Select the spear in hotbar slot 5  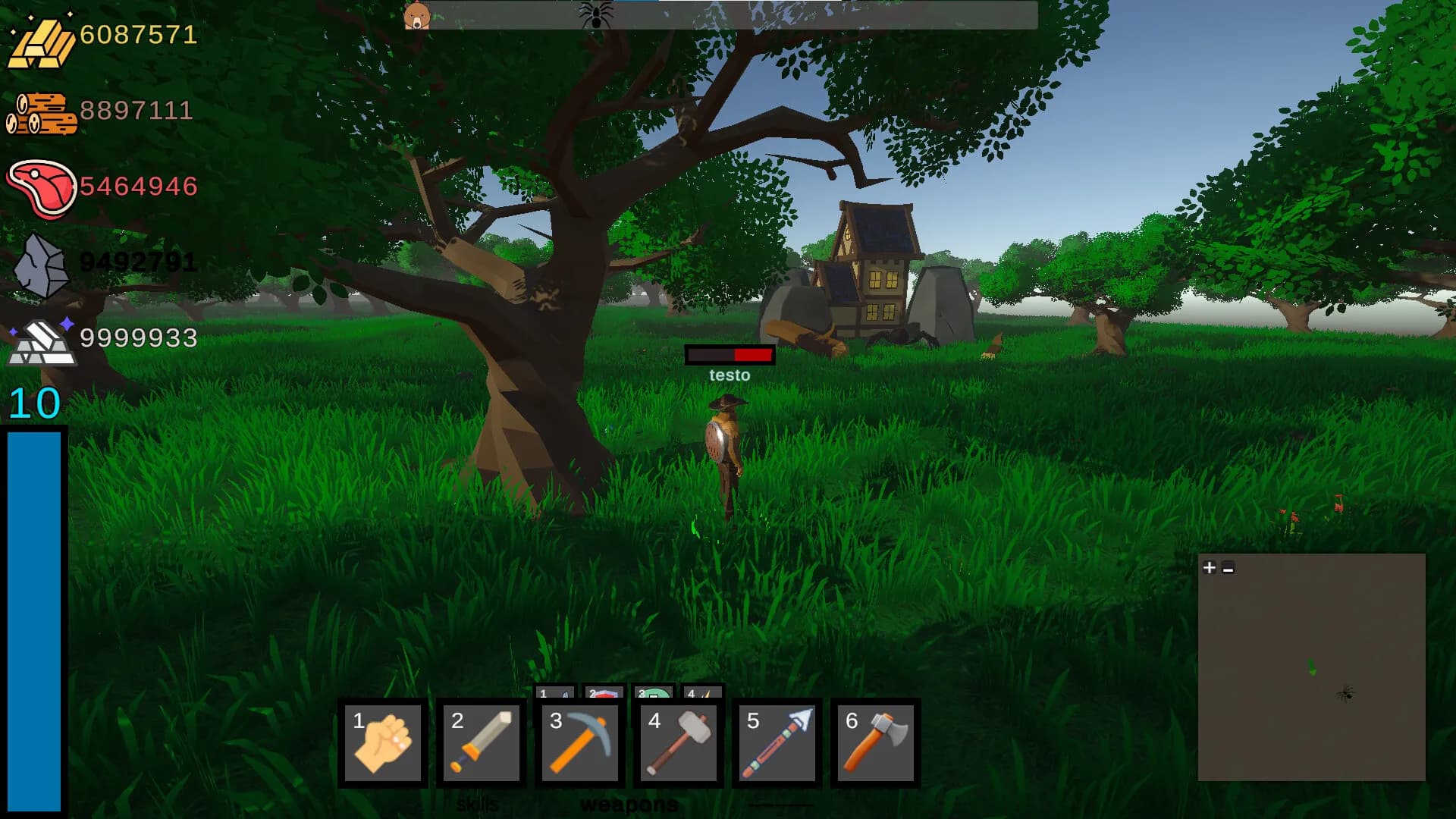pyautogui.click(x=776, y=743)
